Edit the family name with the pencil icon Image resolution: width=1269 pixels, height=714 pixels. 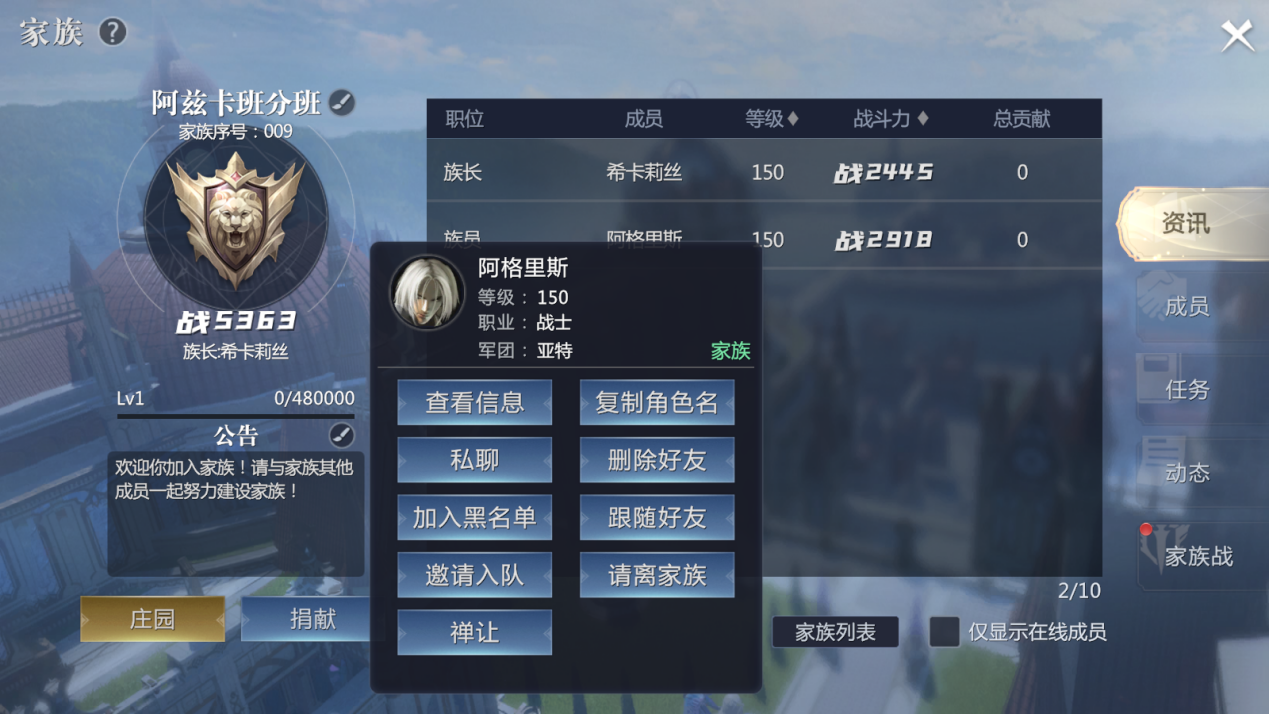tap(342, 102)
